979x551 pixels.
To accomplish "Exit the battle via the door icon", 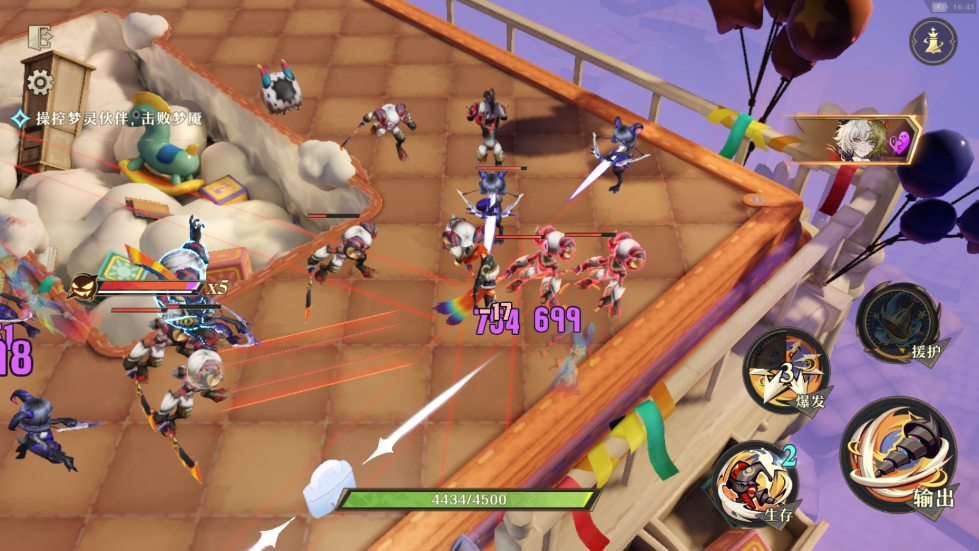I will (x=40, y=38).
